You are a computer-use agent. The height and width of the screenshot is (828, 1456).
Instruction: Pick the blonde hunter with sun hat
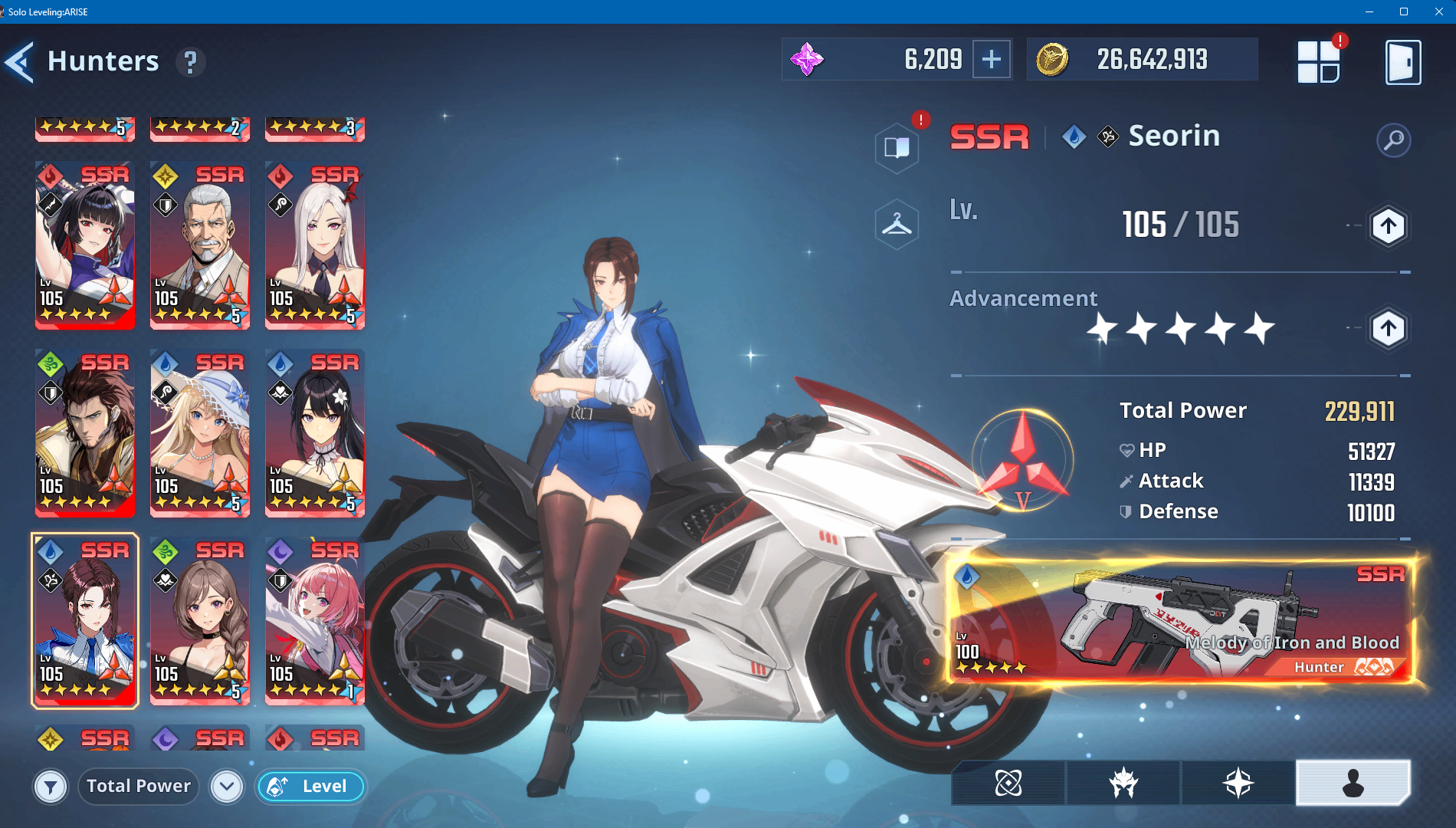point(200,432)
